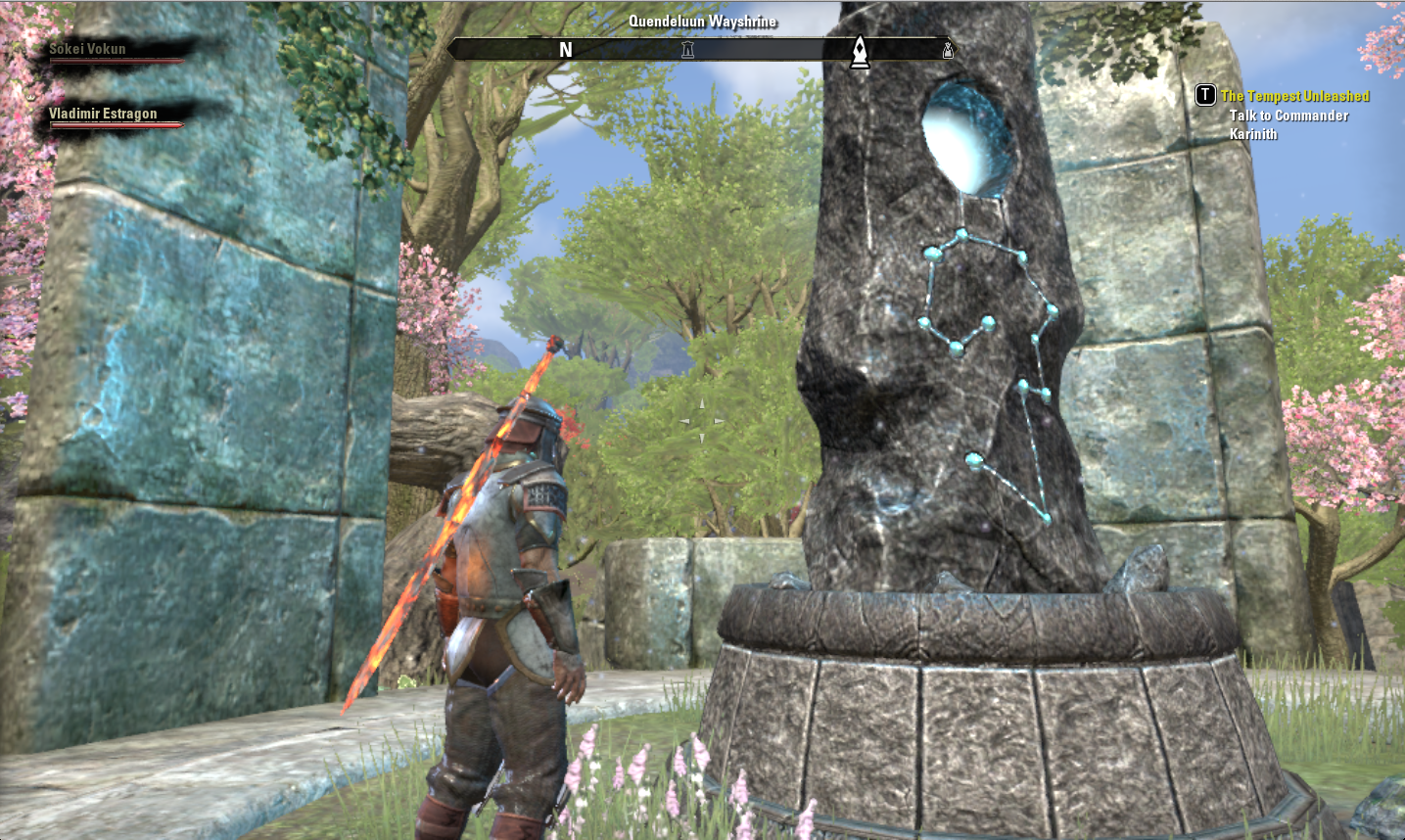This screenshot has width=1405, height=840.
Task: Click the small marker at the compass's right end
Action: (x=947, y=50)
